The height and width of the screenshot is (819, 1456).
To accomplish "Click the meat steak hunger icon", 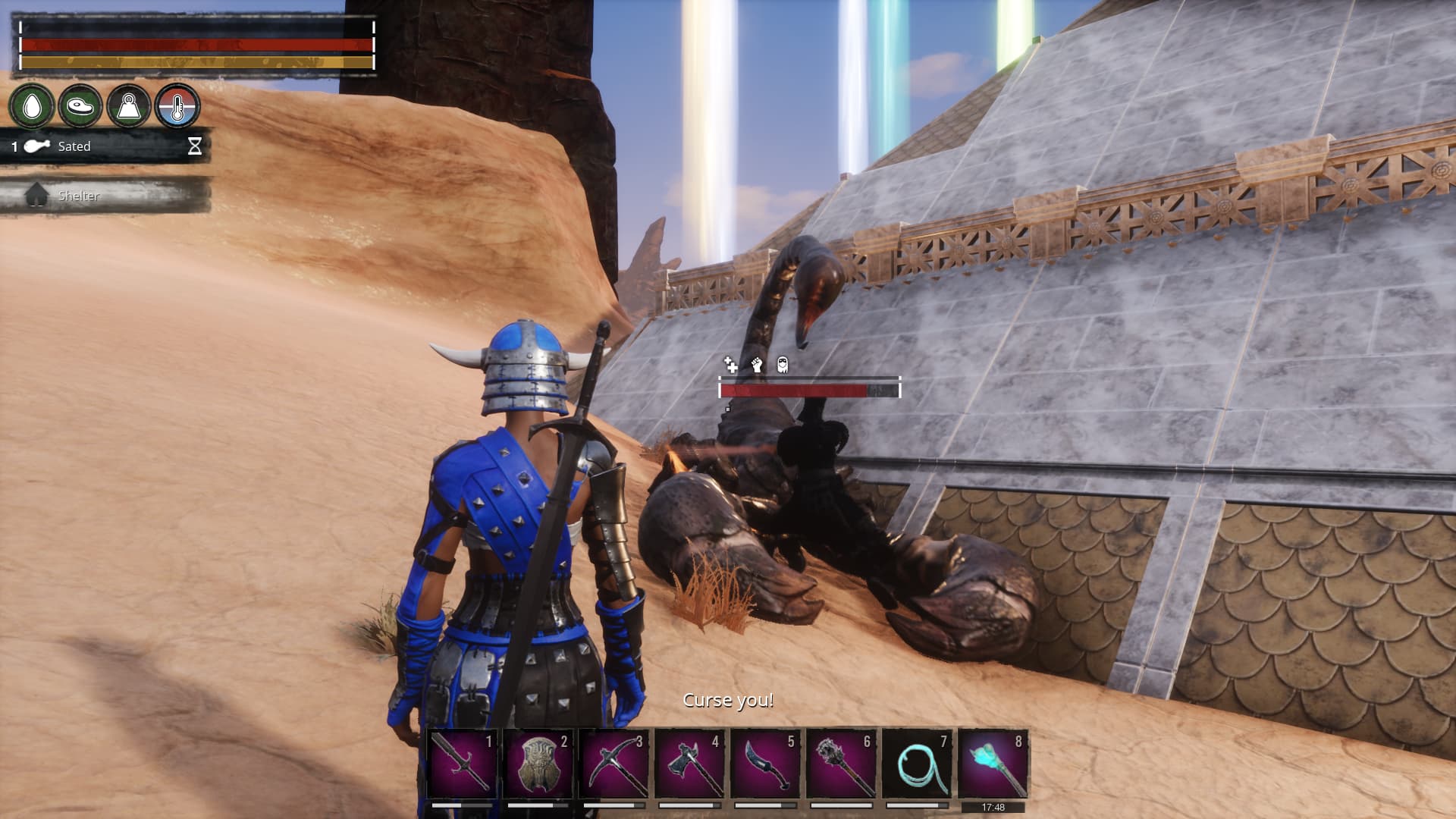I will [x=80, y=106].
